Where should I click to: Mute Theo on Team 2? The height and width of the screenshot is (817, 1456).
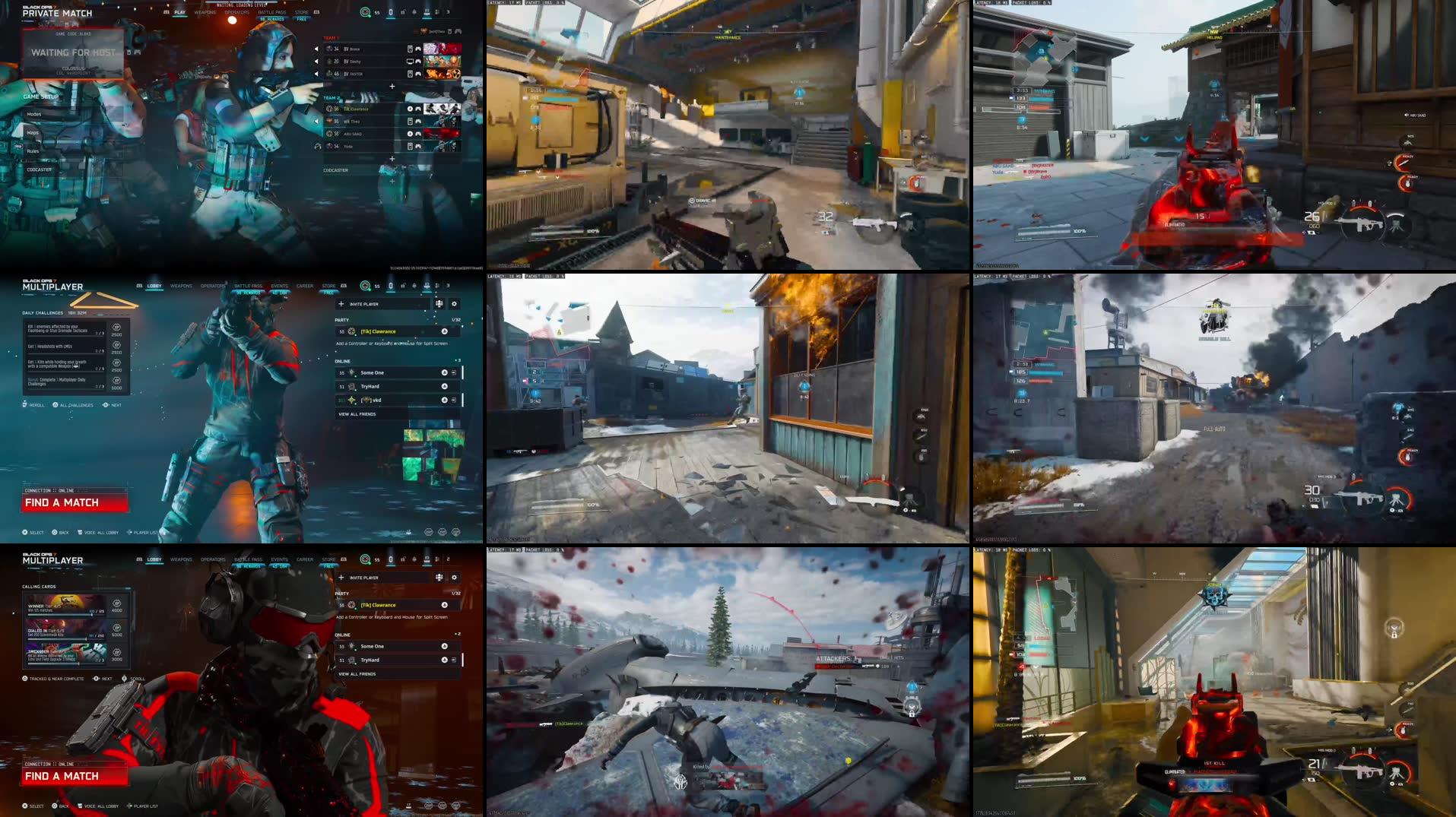316,121
